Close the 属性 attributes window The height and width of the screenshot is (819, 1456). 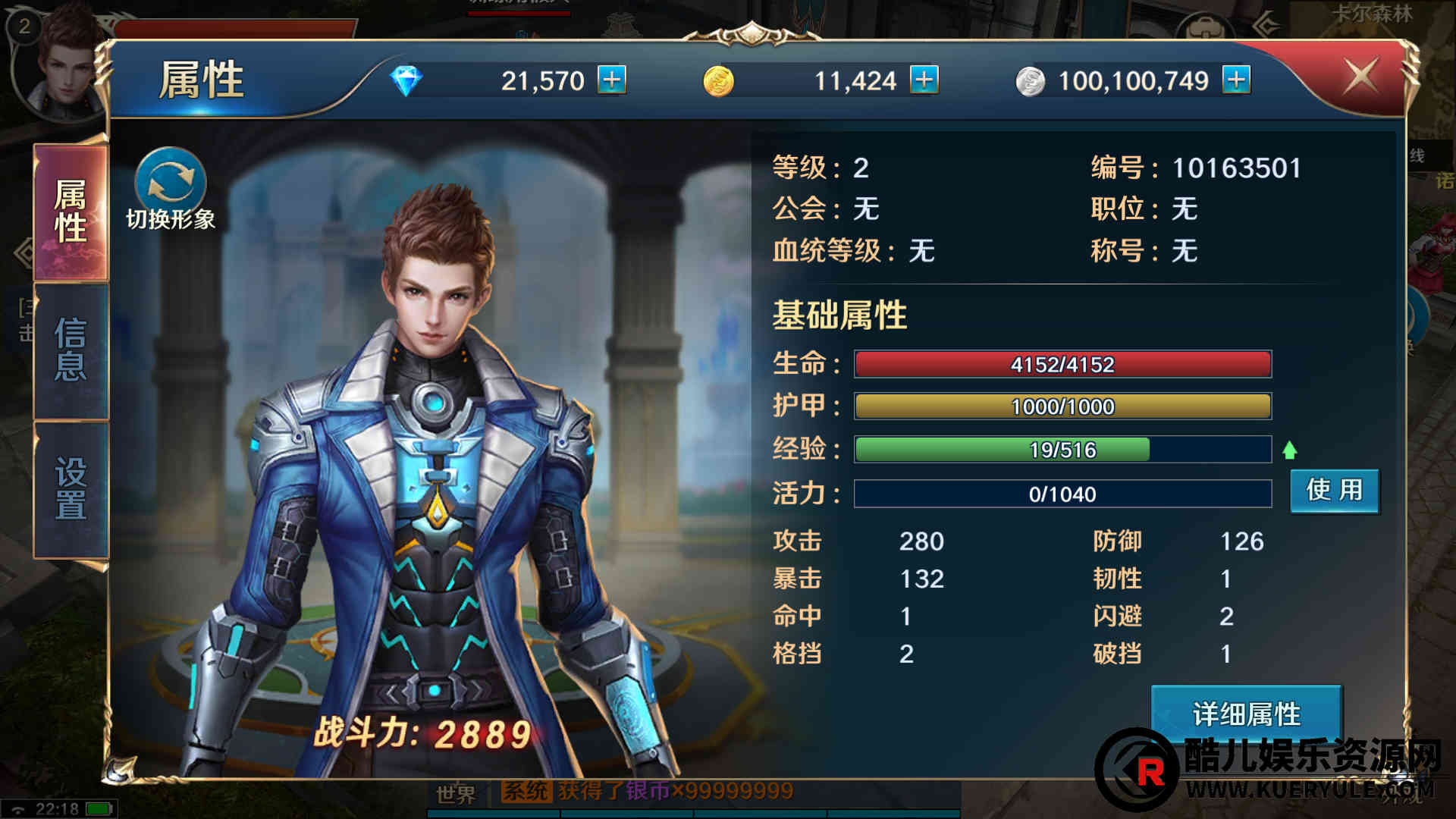click(x=1360, y=77)
